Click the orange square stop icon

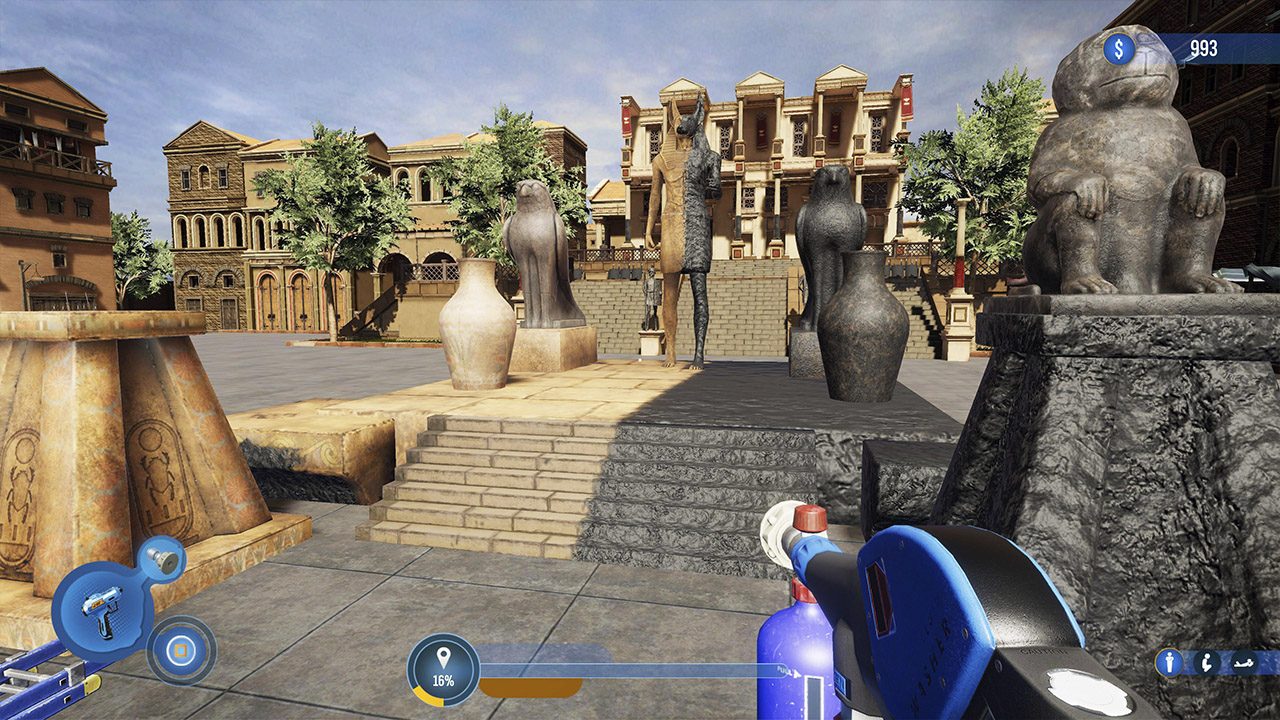coord(180,648)
